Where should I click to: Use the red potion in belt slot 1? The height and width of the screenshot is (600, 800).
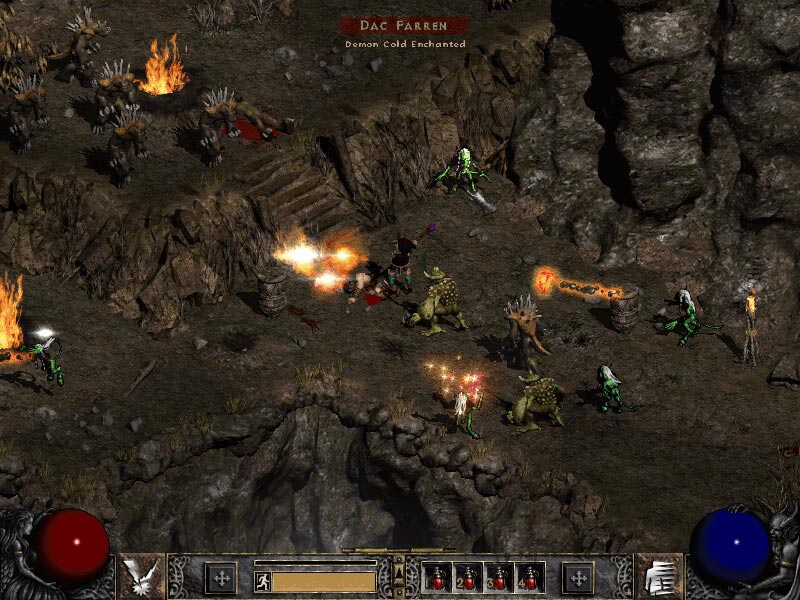pyautogui.click(x=437, y=579)
